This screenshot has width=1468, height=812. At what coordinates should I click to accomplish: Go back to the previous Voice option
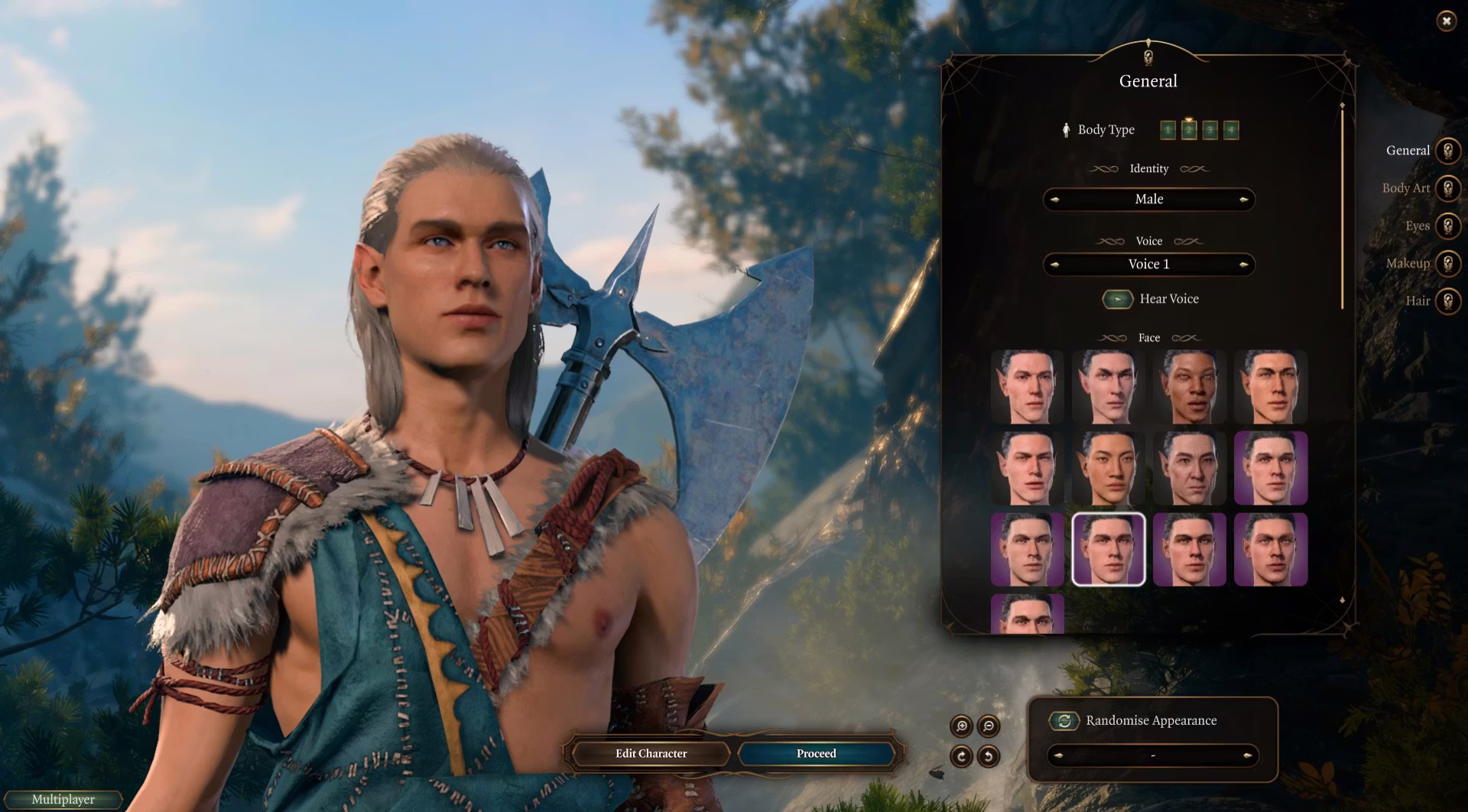pyautogui.click(x=1055, y=265)
